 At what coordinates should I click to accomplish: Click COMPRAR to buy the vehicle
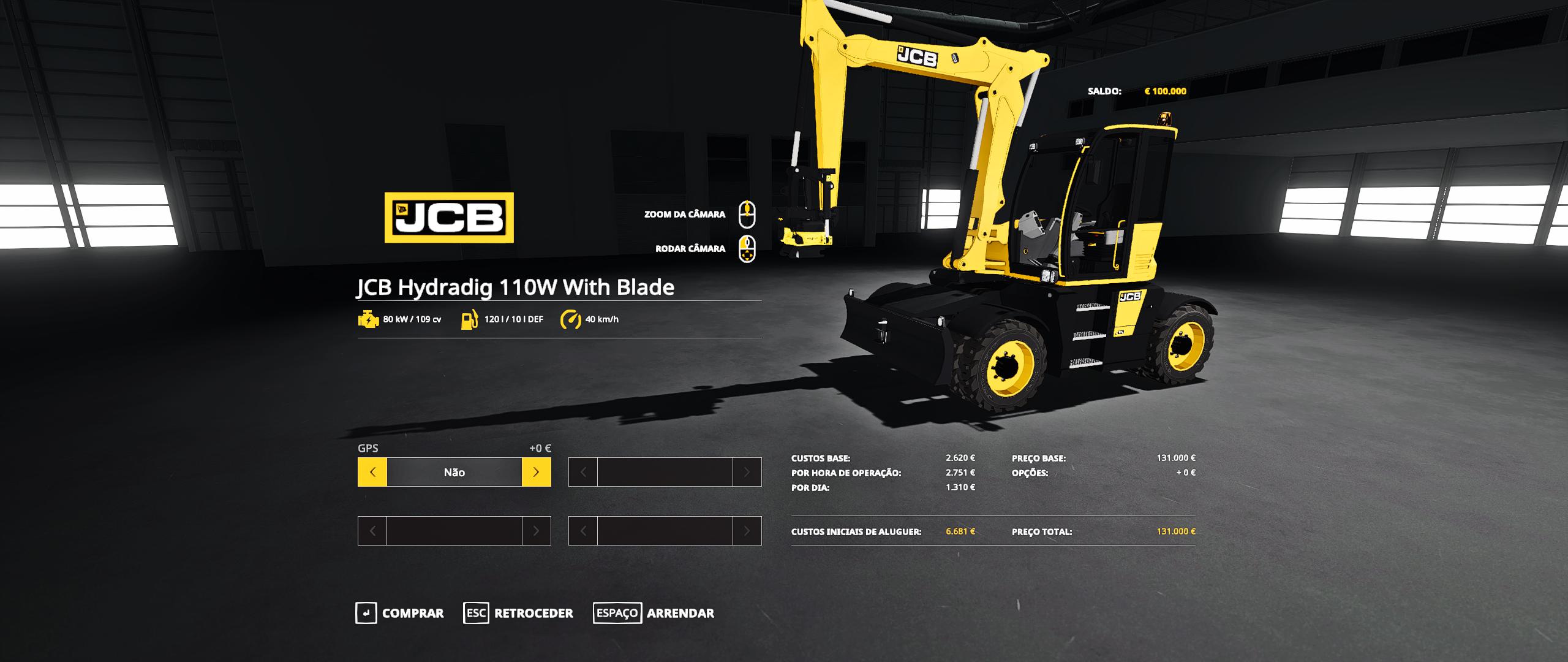click(412, 613)
